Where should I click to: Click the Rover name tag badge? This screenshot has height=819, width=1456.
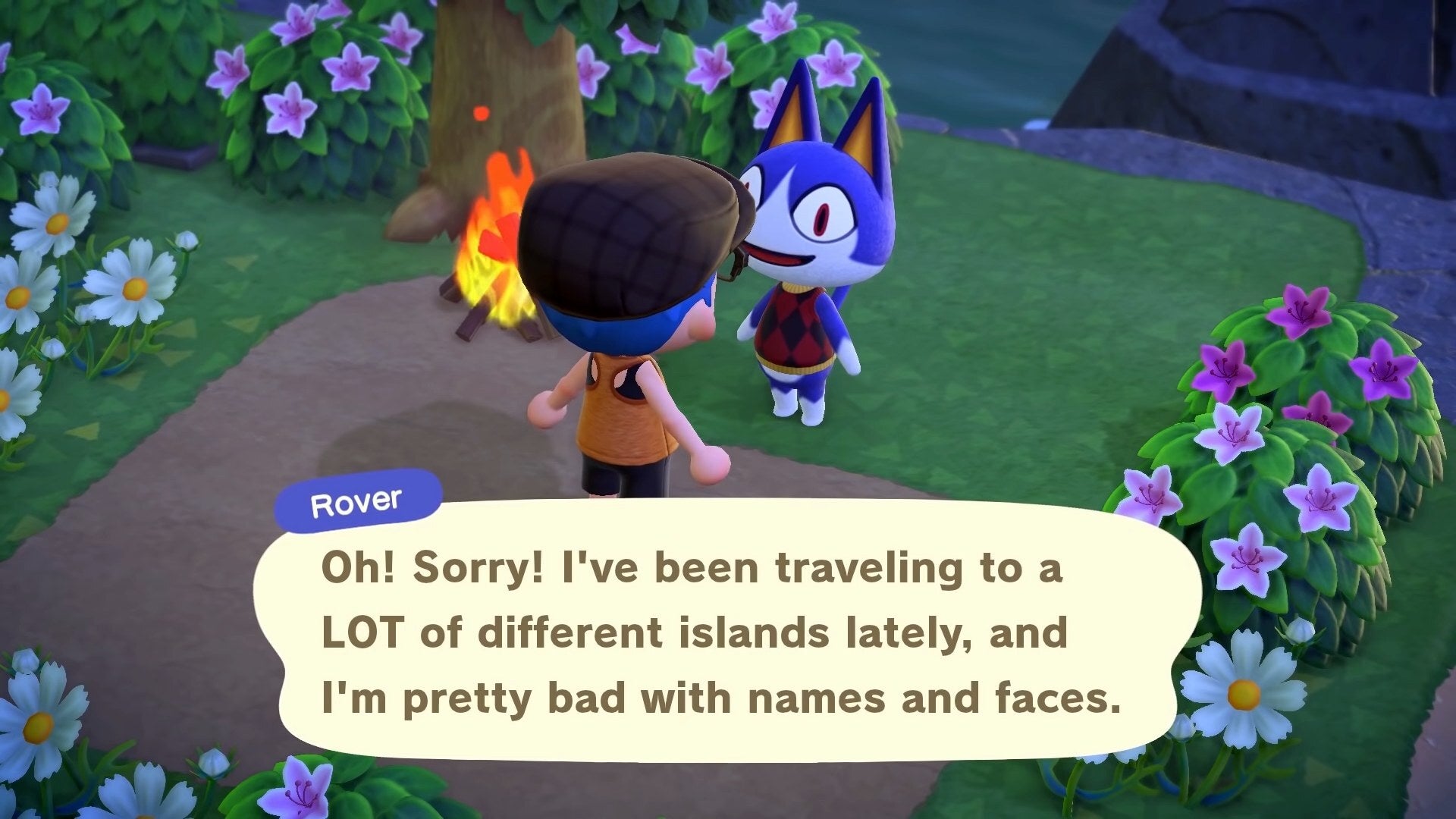[x=357, y=500]
